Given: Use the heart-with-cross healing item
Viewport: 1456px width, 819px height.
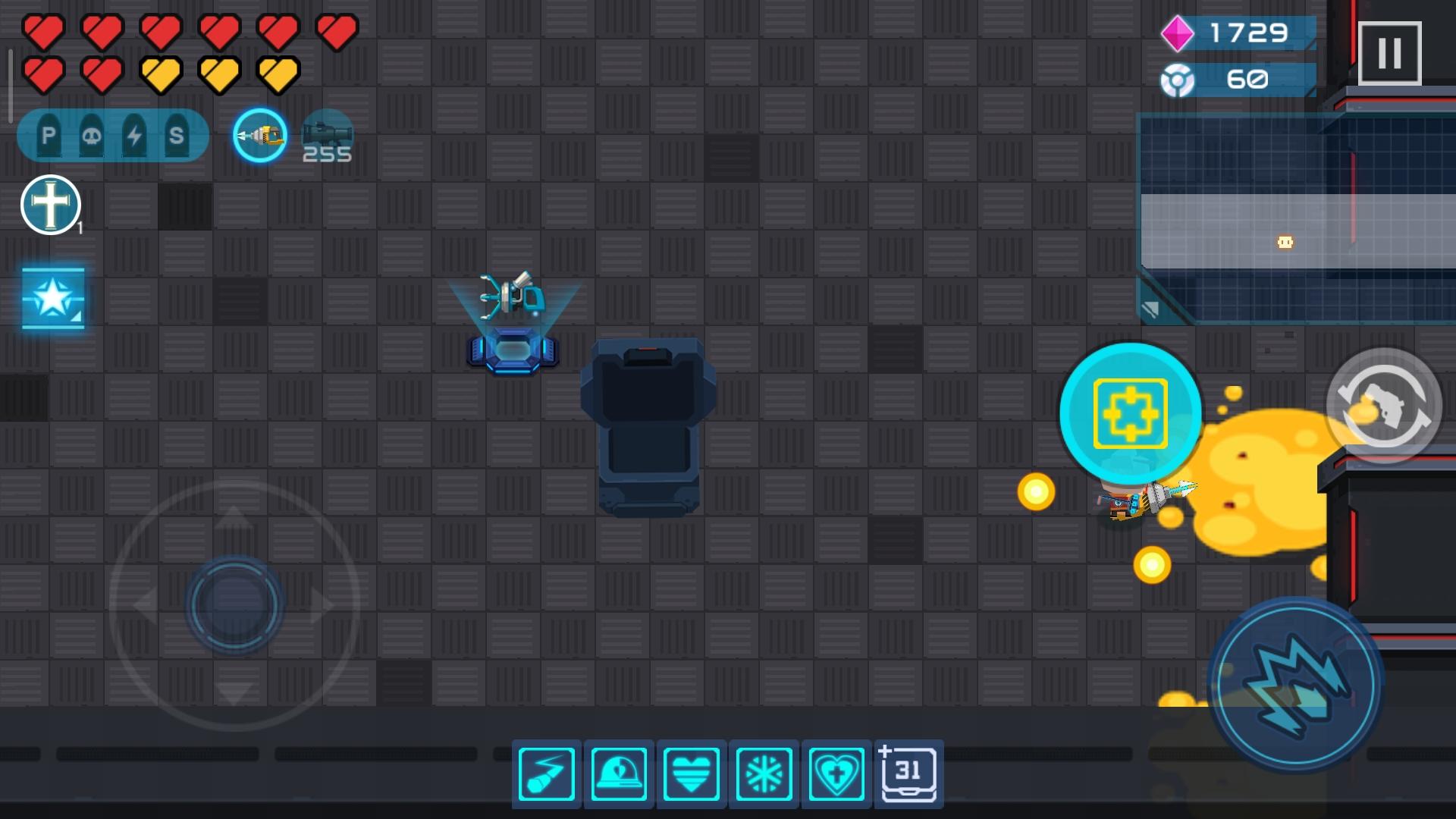Looking at the screenshot, I should click(x=835, y=773).
